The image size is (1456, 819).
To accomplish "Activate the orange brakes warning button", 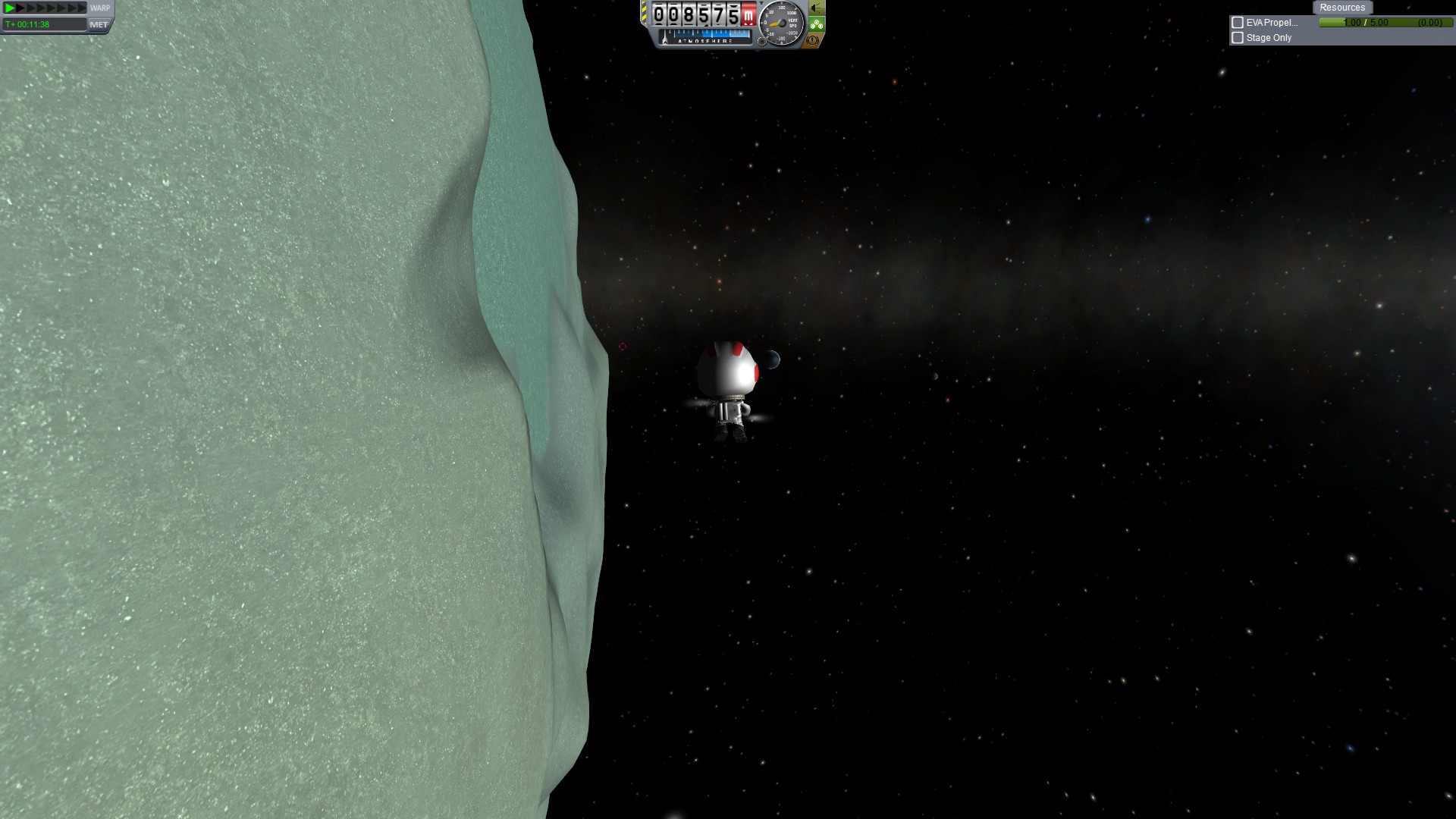I will [x=813, y=40].
